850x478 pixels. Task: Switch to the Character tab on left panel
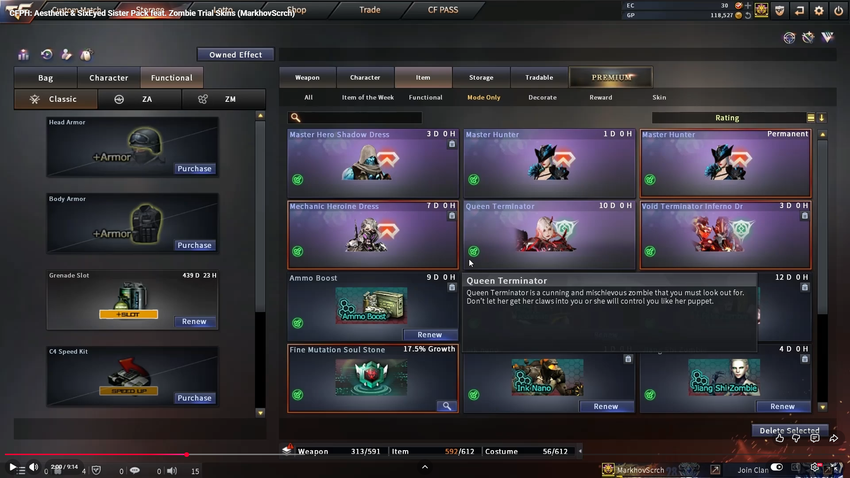(108, 78)
